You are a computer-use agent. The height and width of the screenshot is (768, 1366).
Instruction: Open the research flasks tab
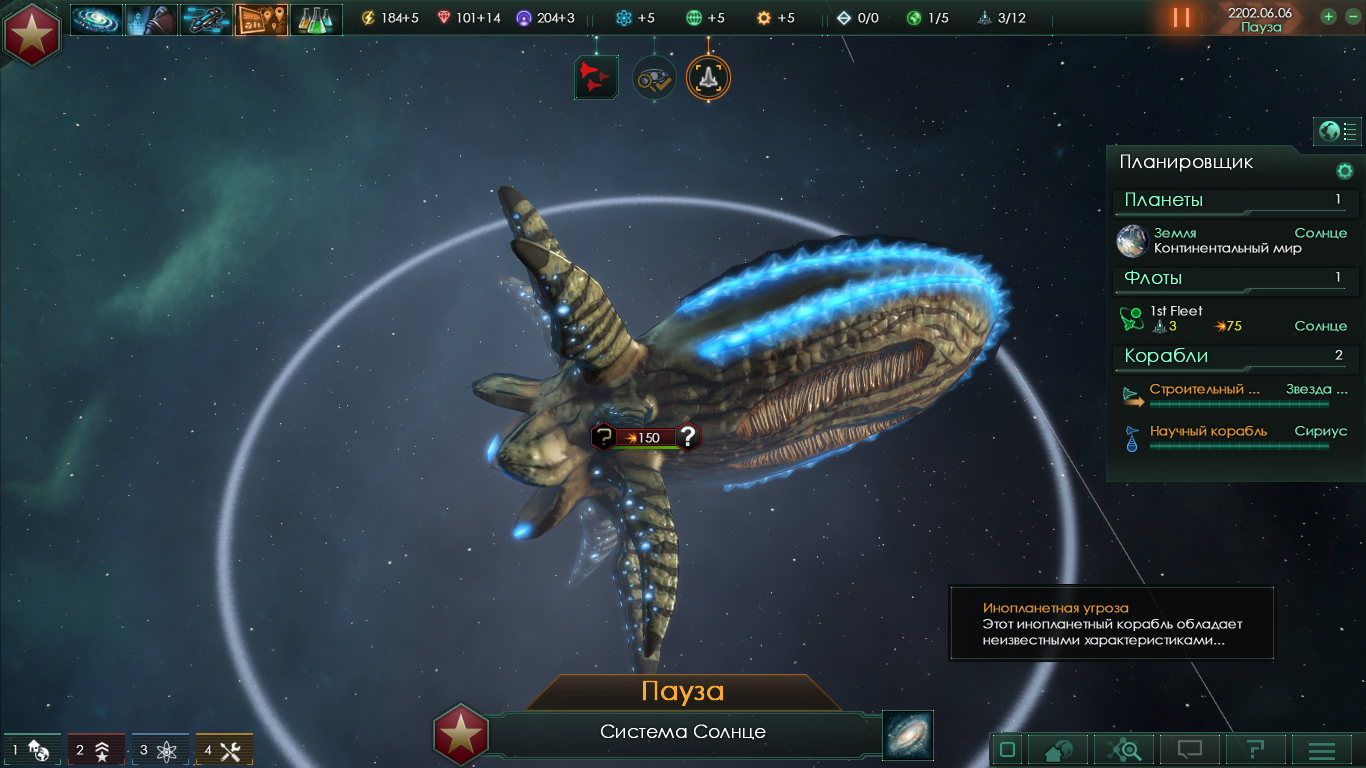pyautogui.click(x=316, y=19)
